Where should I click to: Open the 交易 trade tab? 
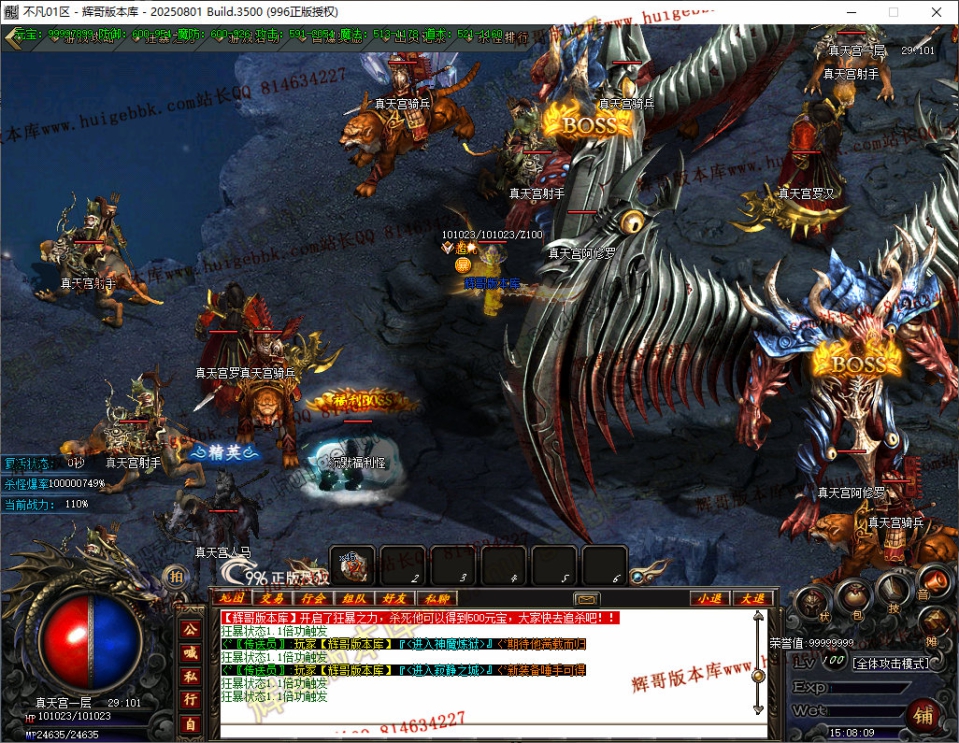click(x=272, y=598)
